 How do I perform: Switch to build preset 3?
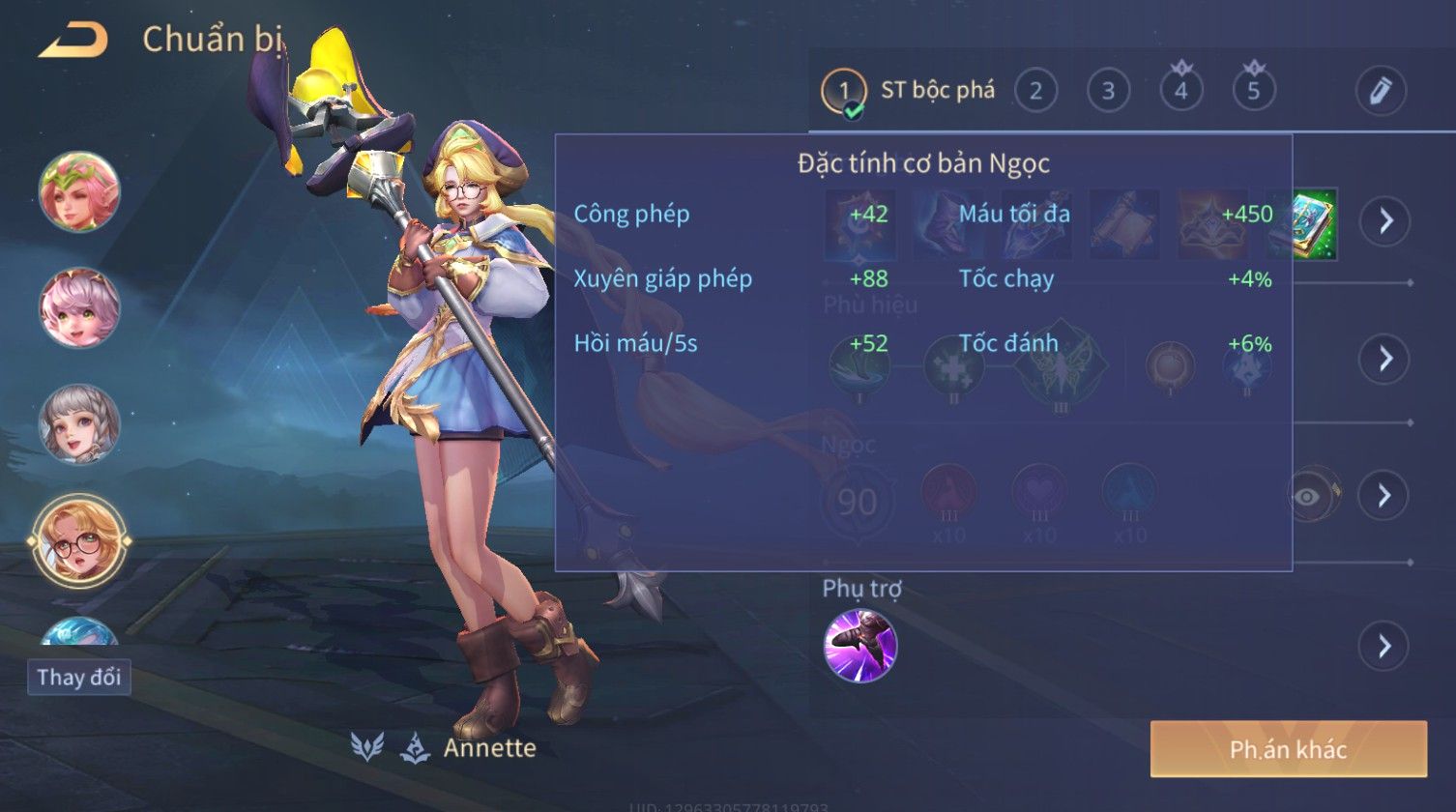pyautogui.click(x=1108, y=92)
